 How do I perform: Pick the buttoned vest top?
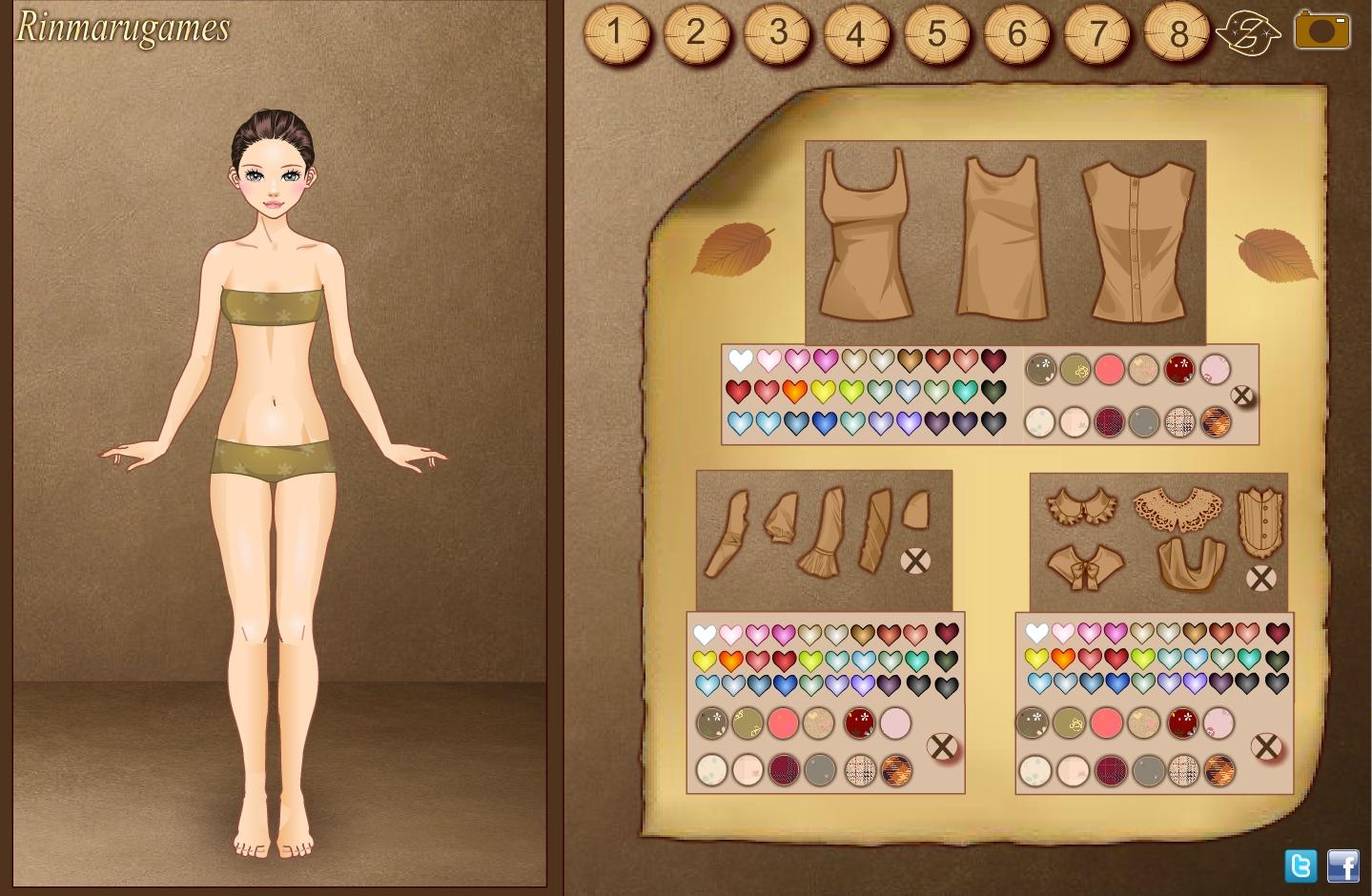tap(1137, 241)
